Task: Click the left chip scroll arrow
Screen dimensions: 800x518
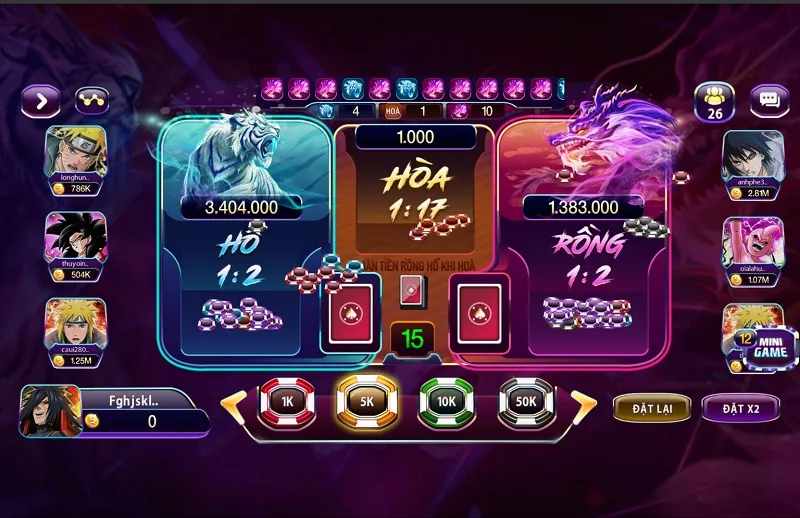Action: coord(234,404)
